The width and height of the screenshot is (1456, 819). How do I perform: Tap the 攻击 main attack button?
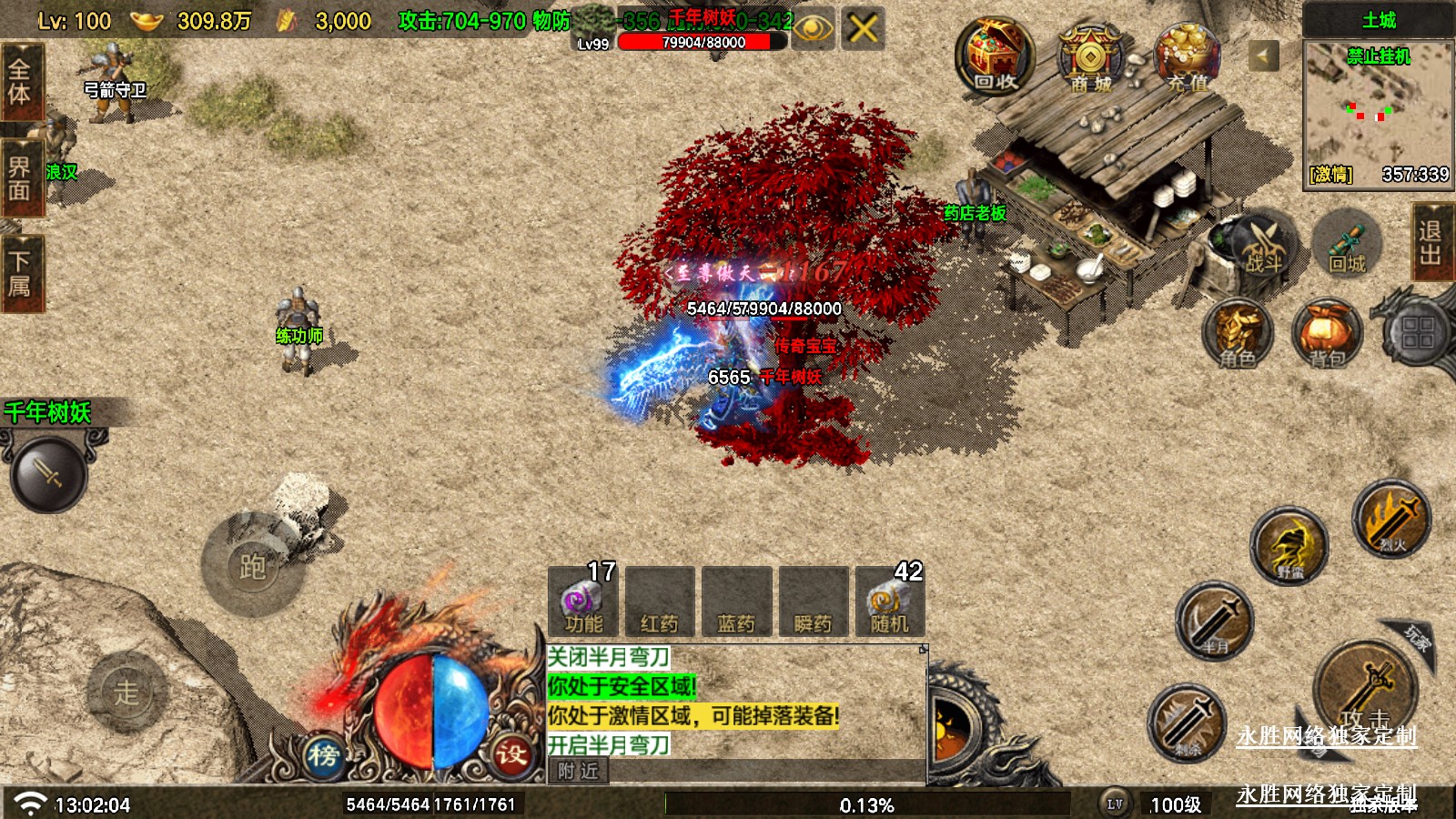tap(1365, 692)
